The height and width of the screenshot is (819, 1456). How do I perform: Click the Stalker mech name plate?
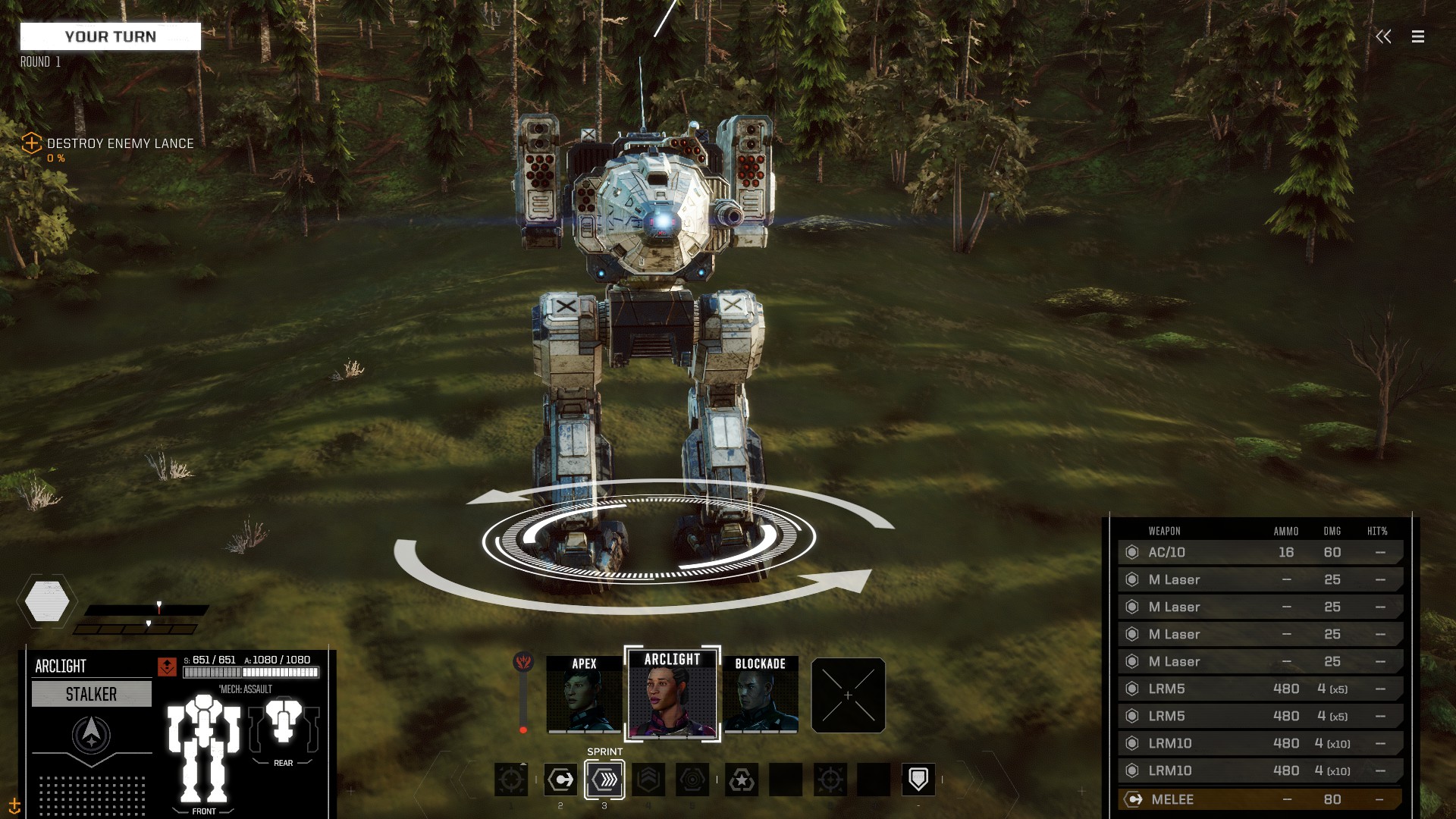pos(92,694)
